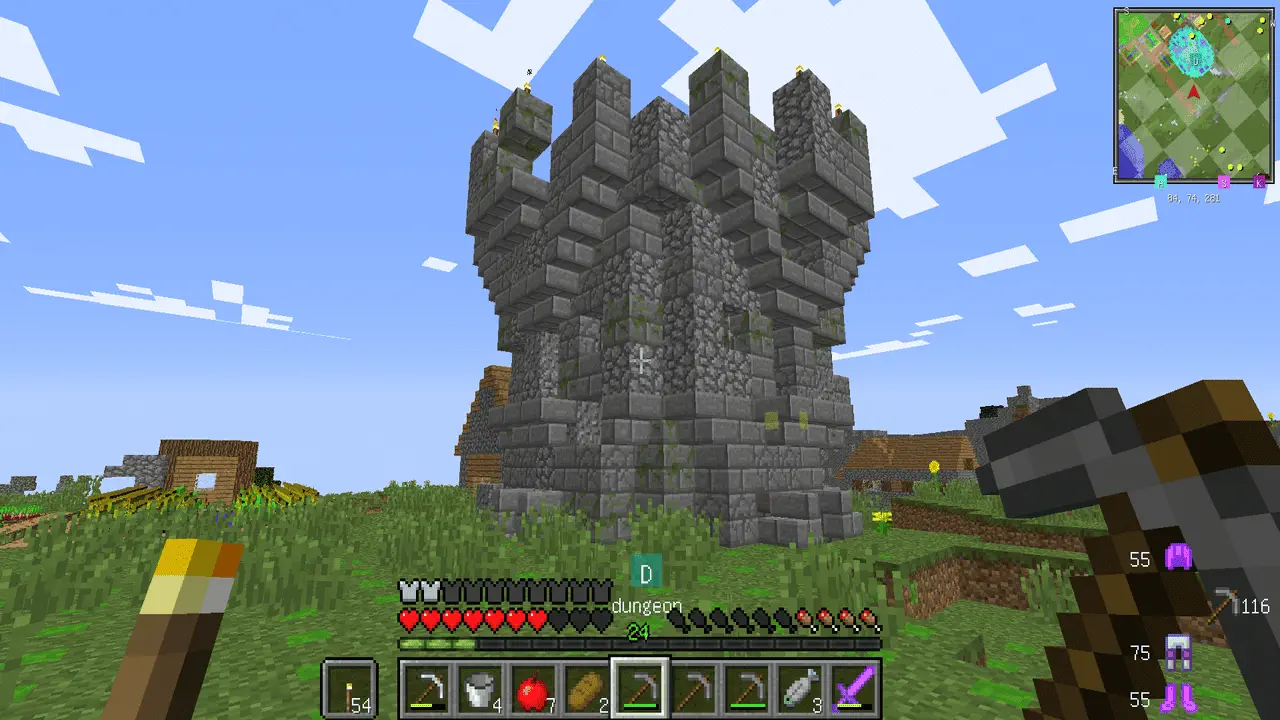Open the minimap

pos(1194,95)
